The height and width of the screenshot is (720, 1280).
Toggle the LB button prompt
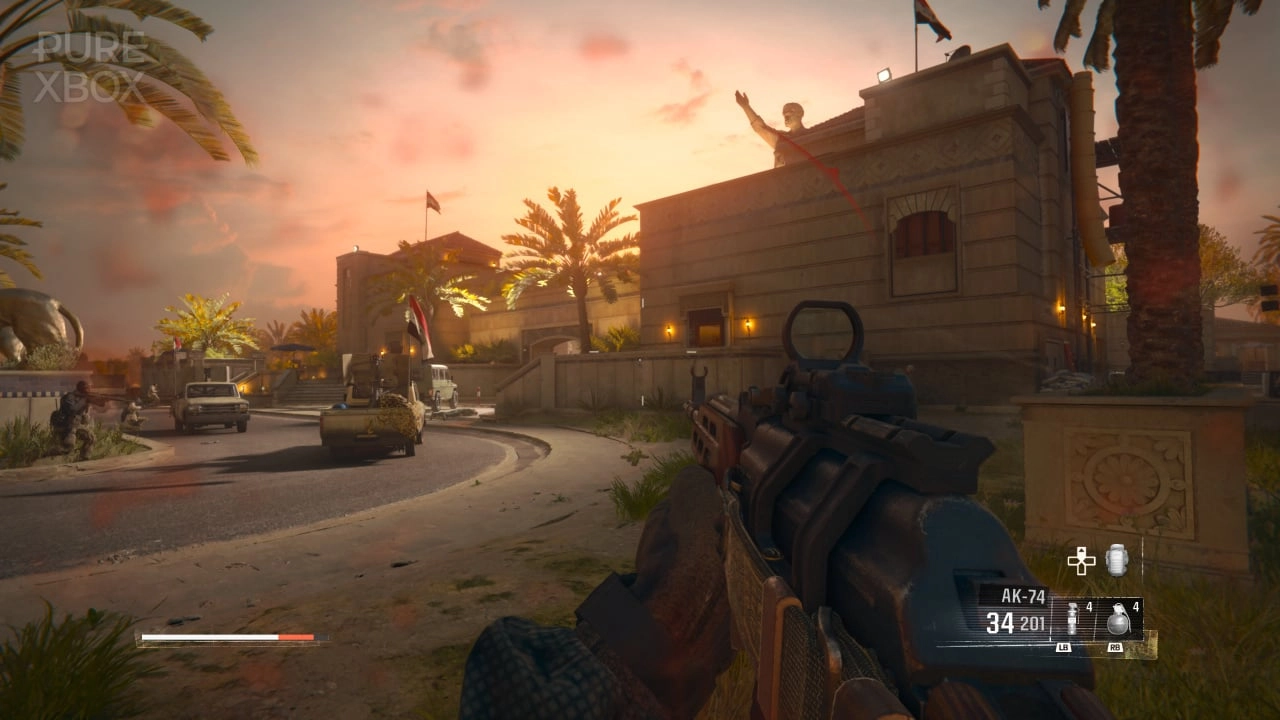tap(1064, 647)
